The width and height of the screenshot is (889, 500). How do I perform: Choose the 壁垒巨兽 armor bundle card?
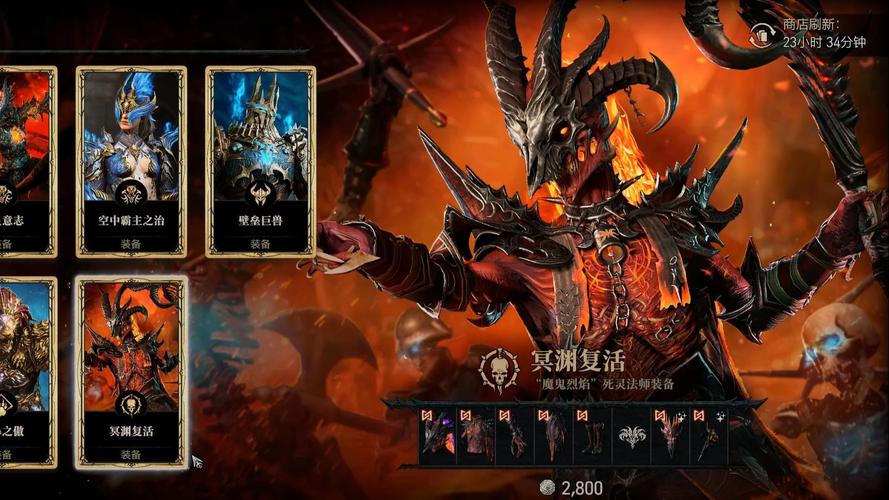click(260, 160)
